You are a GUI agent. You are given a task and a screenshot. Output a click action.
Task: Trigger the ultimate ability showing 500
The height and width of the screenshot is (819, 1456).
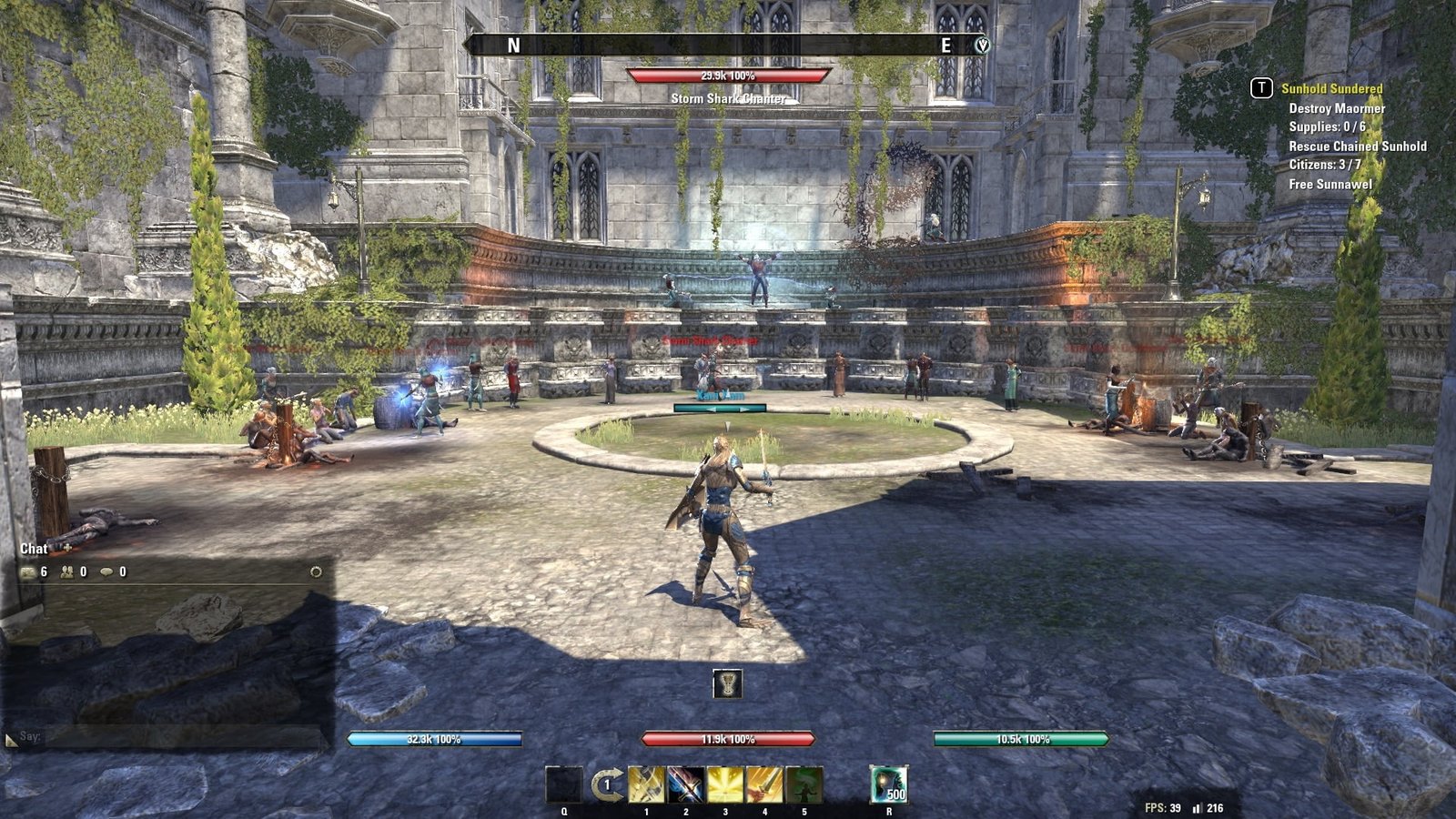coord(888,784)
